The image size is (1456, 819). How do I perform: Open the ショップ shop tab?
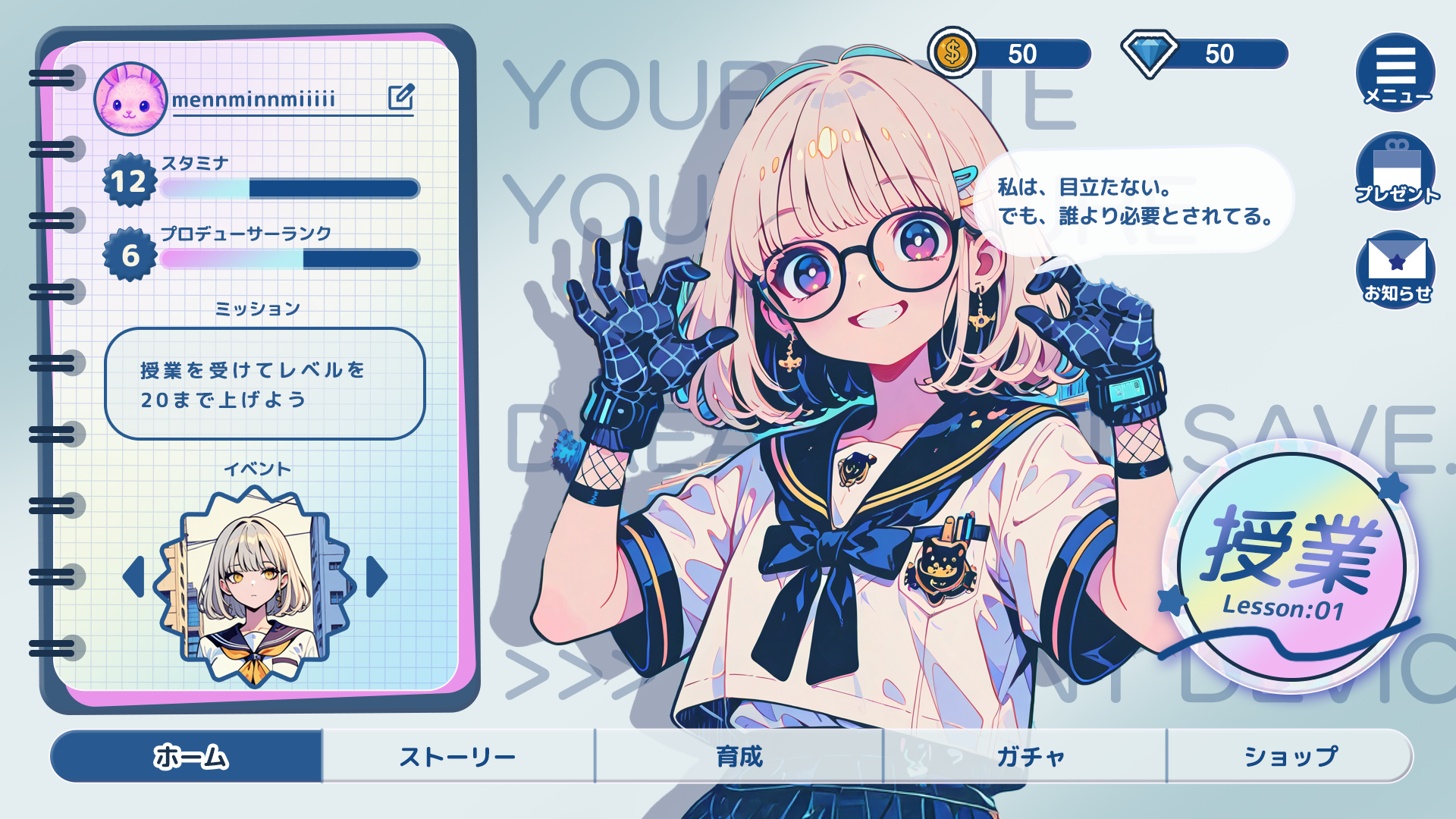coord(1290,756)
